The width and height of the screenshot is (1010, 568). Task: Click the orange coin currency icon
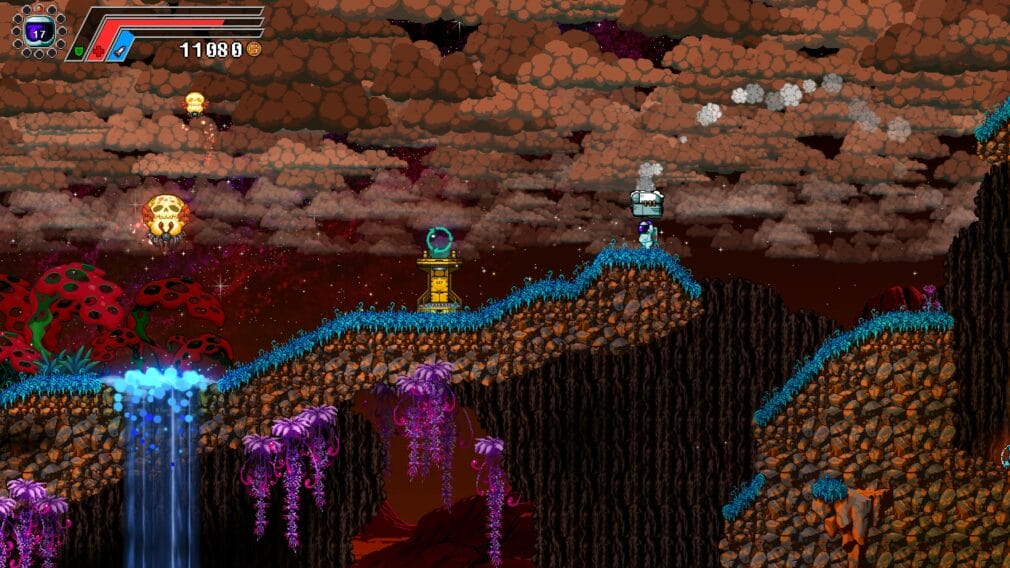(x=254, y=48)
